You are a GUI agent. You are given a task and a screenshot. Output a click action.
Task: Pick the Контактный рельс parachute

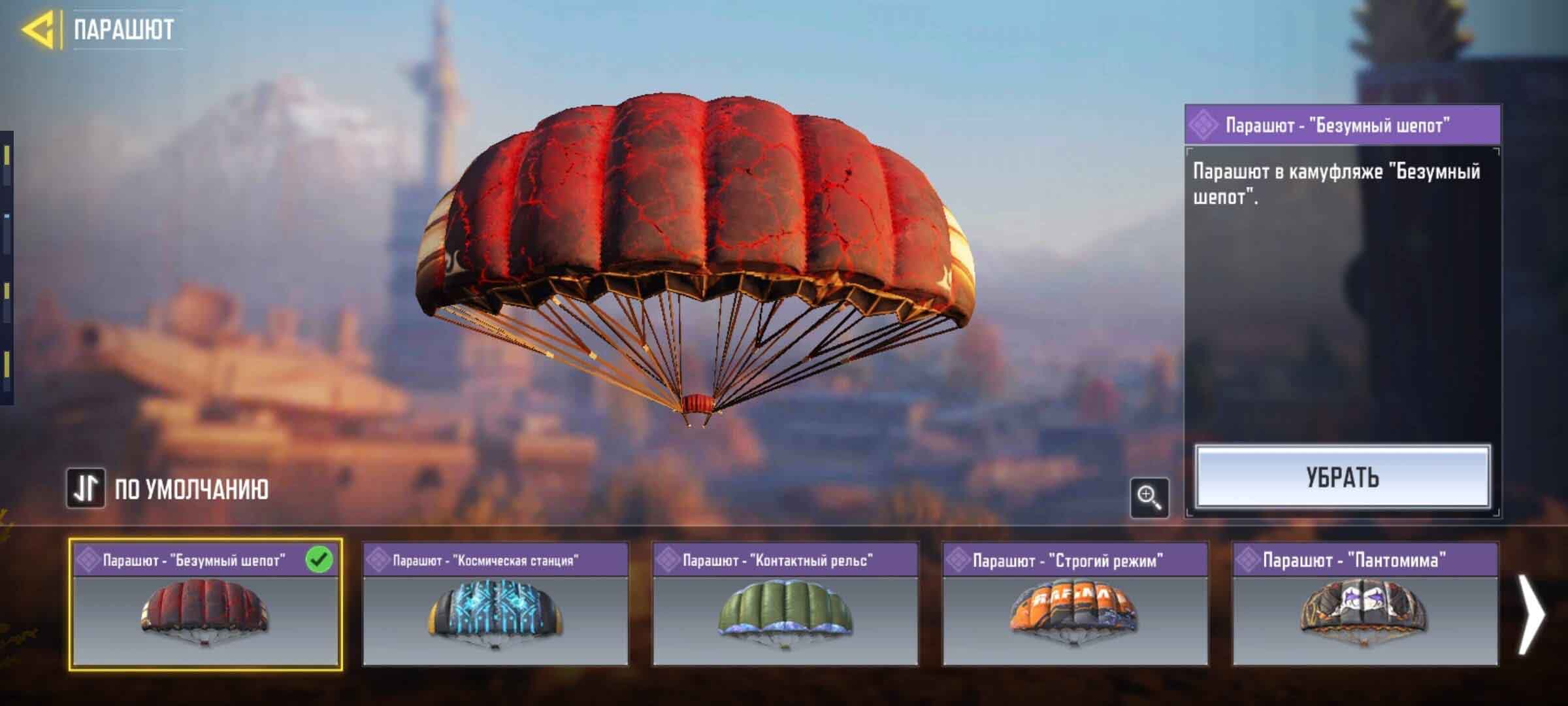(x=785, y=603)
